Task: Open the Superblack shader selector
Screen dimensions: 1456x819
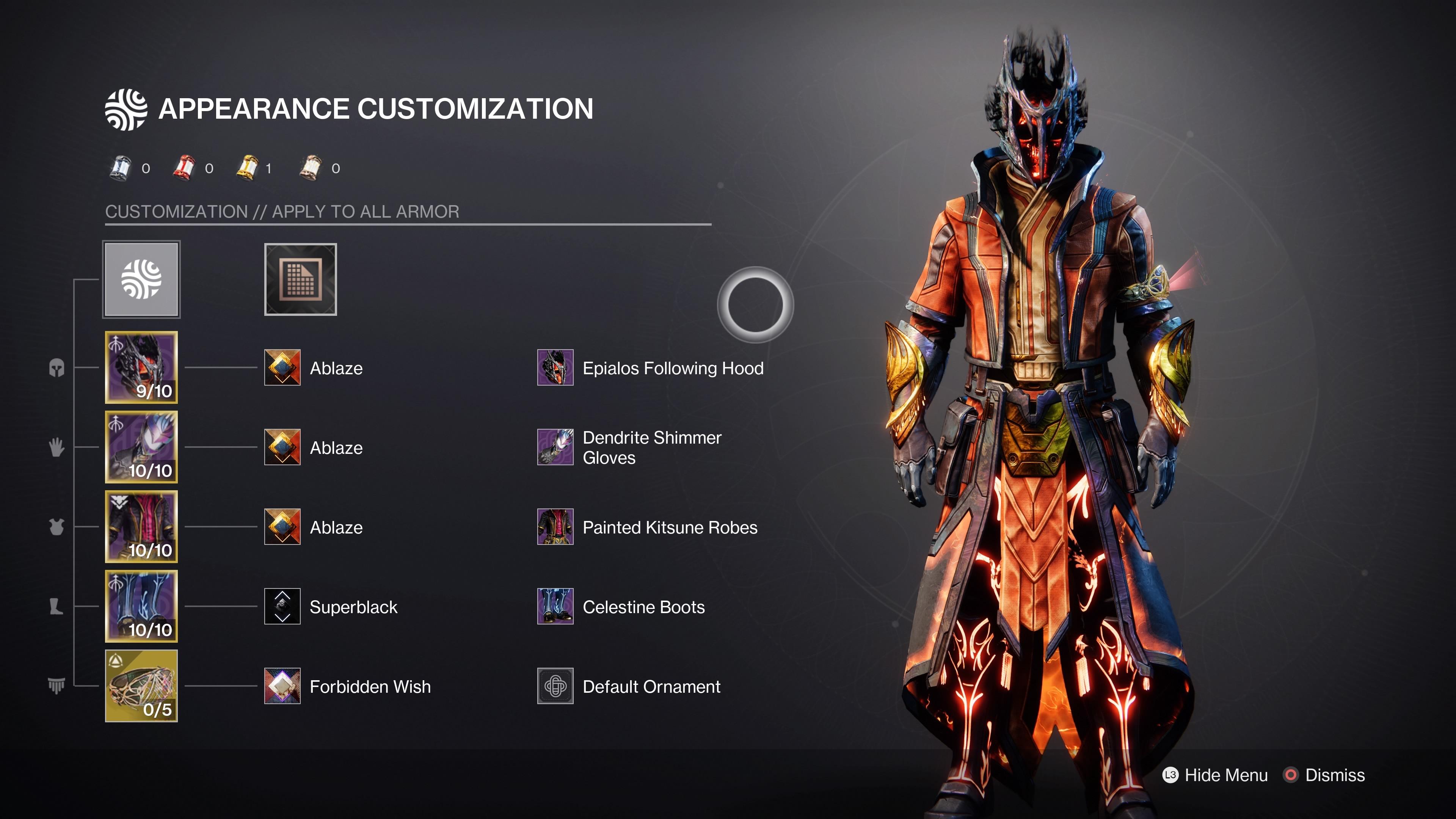Action: [x=282, y=607]
